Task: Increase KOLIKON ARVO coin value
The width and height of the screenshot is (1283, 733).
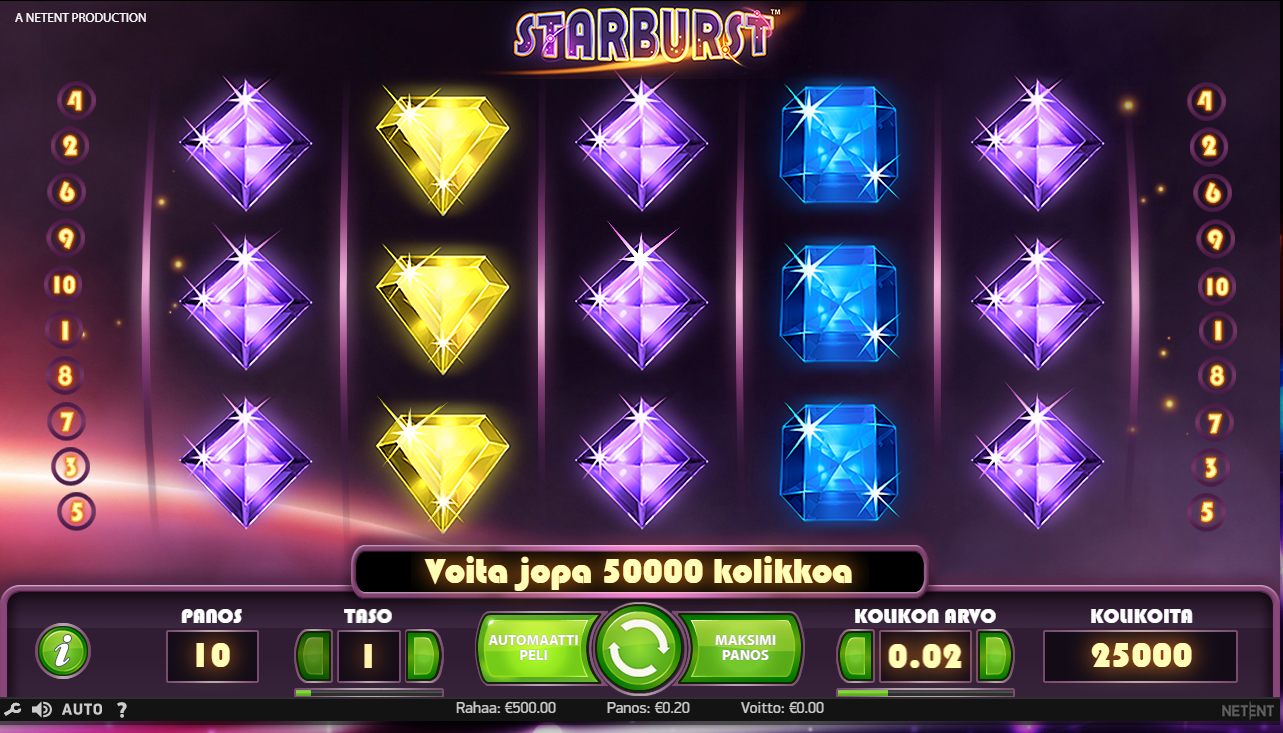Action: pos(994,656)
